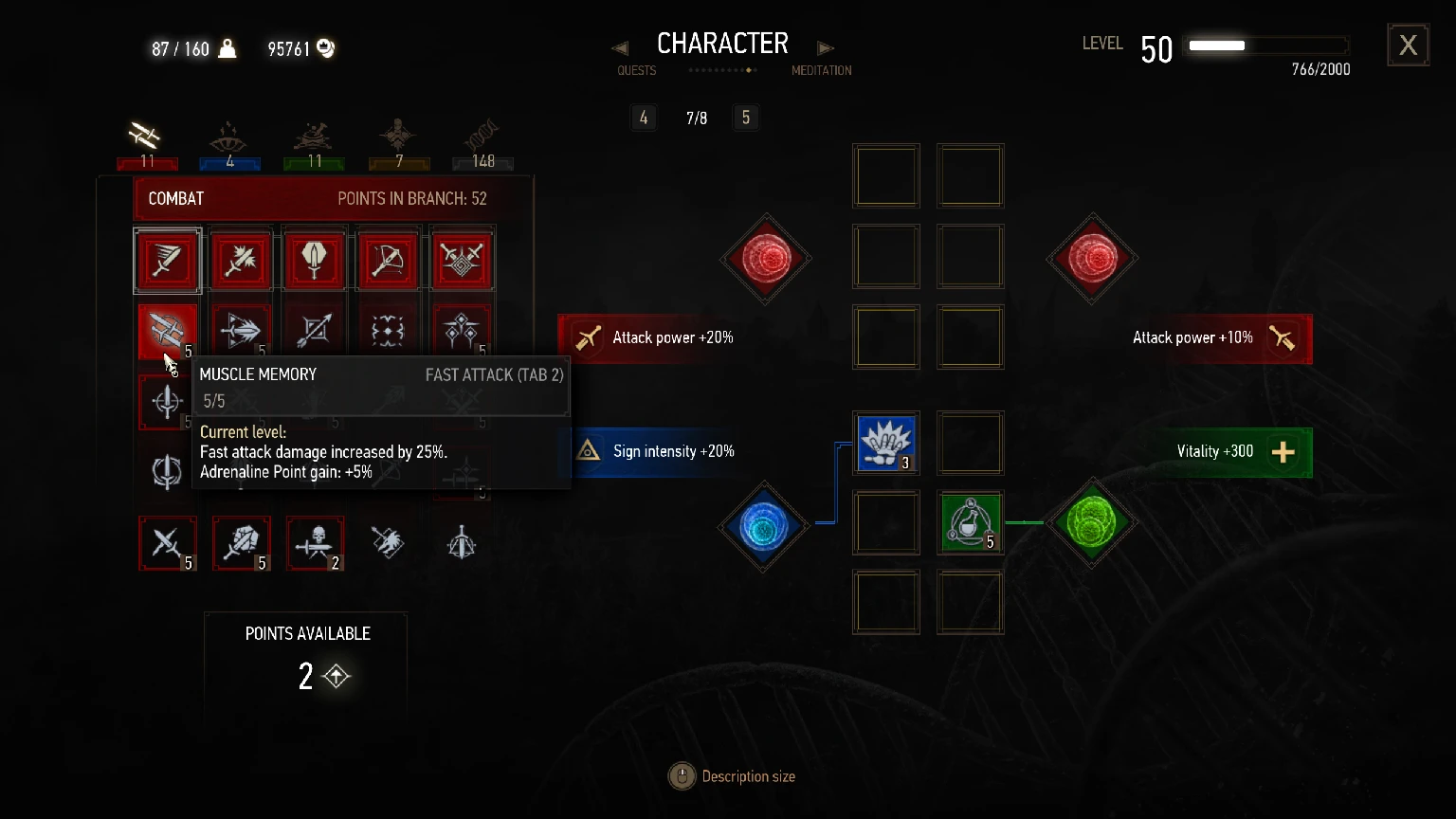The image size is (1456, 819).
Task: Click the left arrow toward Quests screen
Action: pos(620,47)
